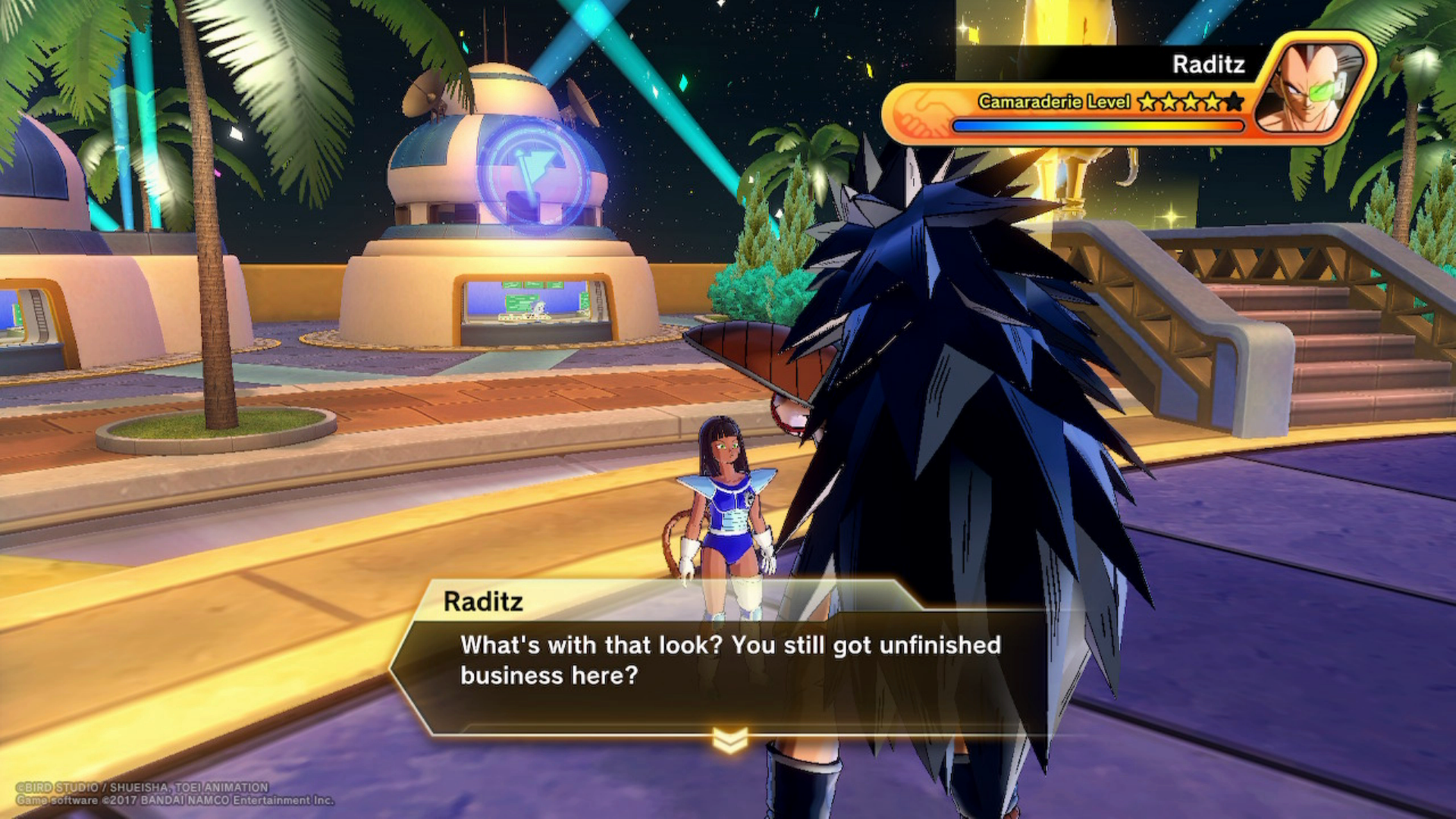Advance dialogue with the gold chevron arrow

730,739
